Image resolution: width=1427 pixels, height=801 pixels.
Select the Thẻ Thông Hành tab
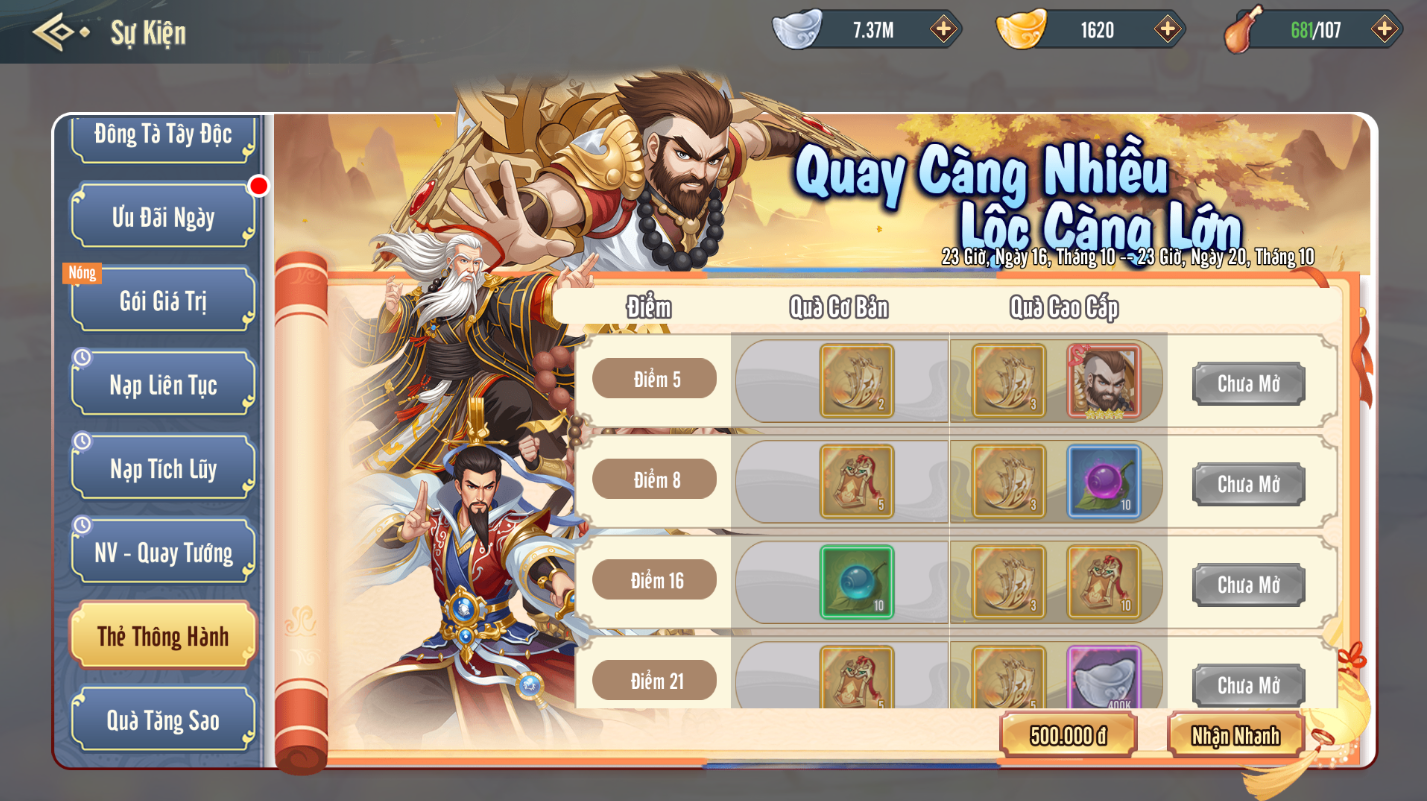(x=163, y=636)
